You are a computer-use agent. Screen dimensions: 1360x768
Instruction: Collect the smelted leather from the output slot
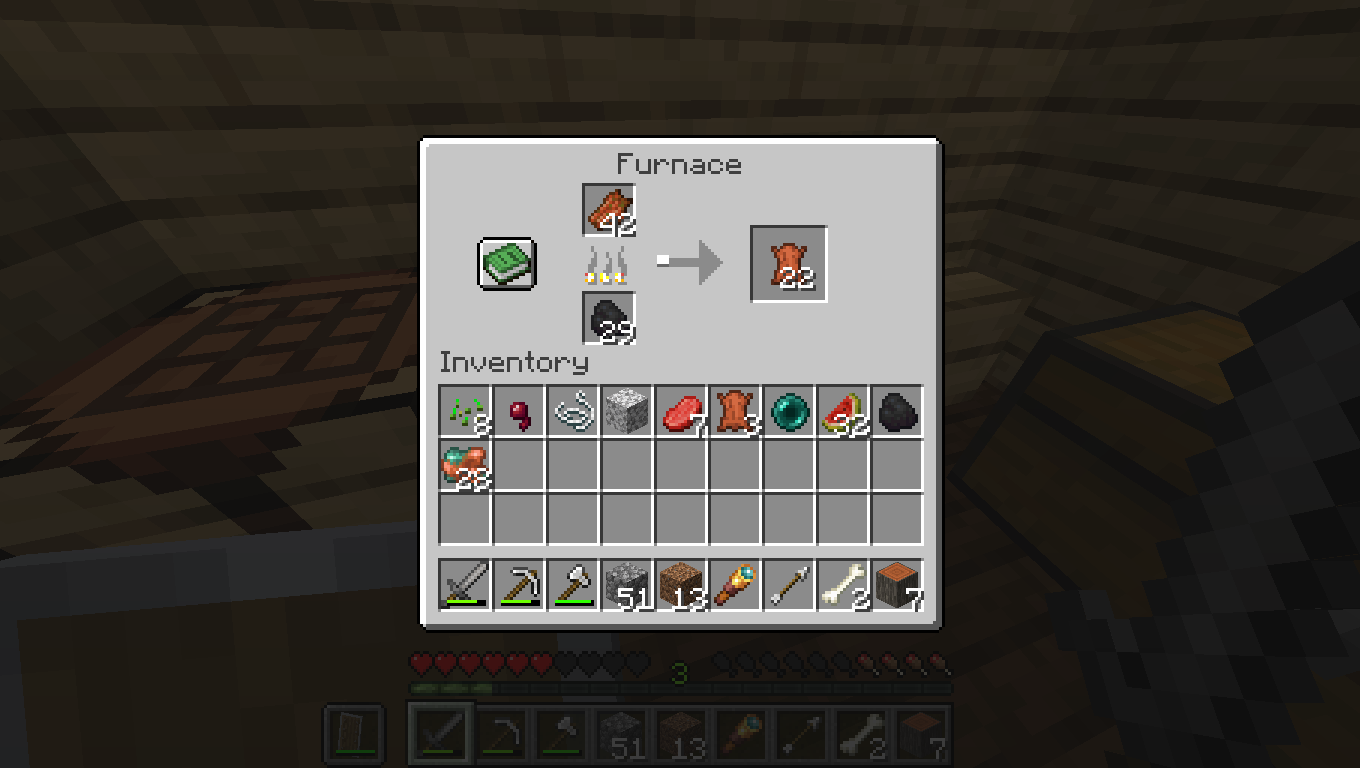[787, 263]
